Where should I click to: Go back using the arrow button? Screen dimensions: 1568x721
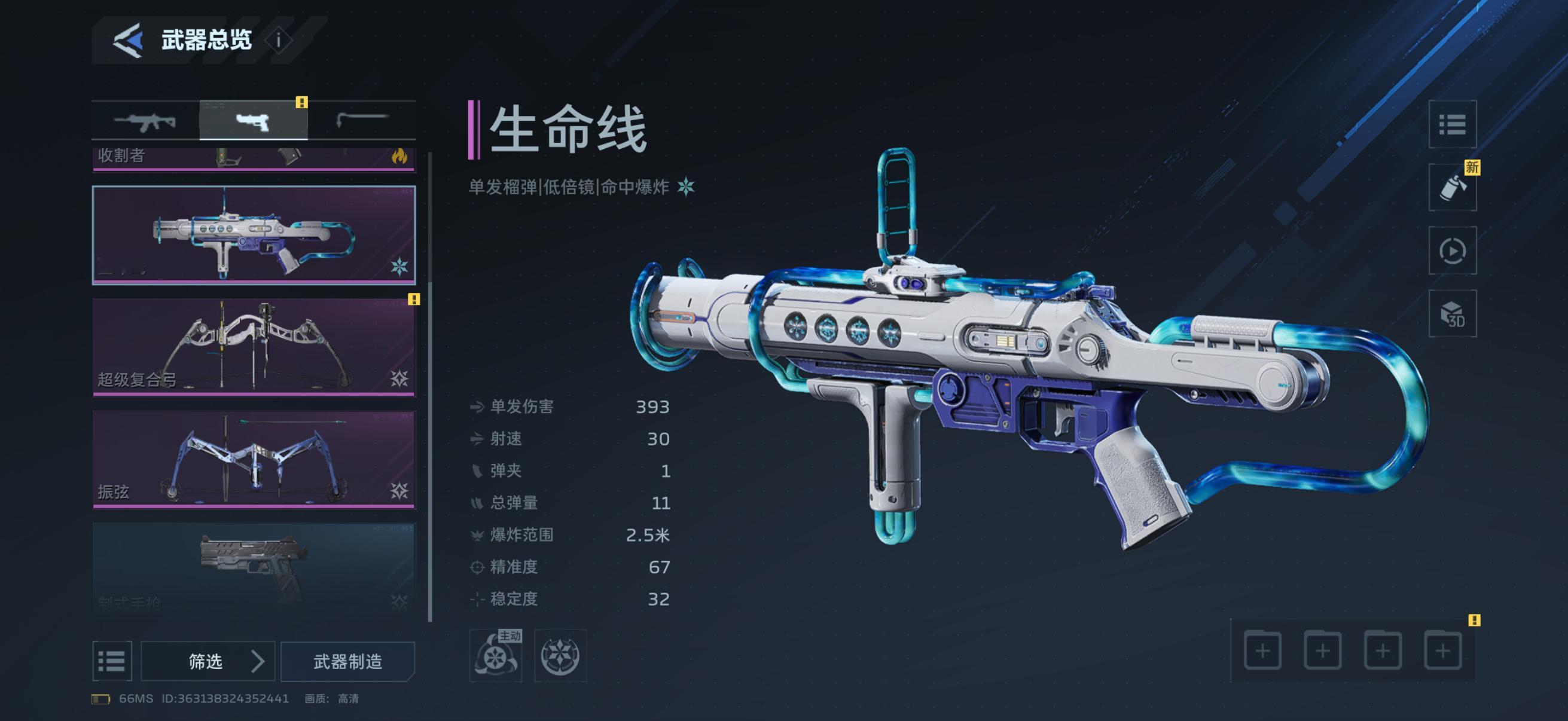128,40
